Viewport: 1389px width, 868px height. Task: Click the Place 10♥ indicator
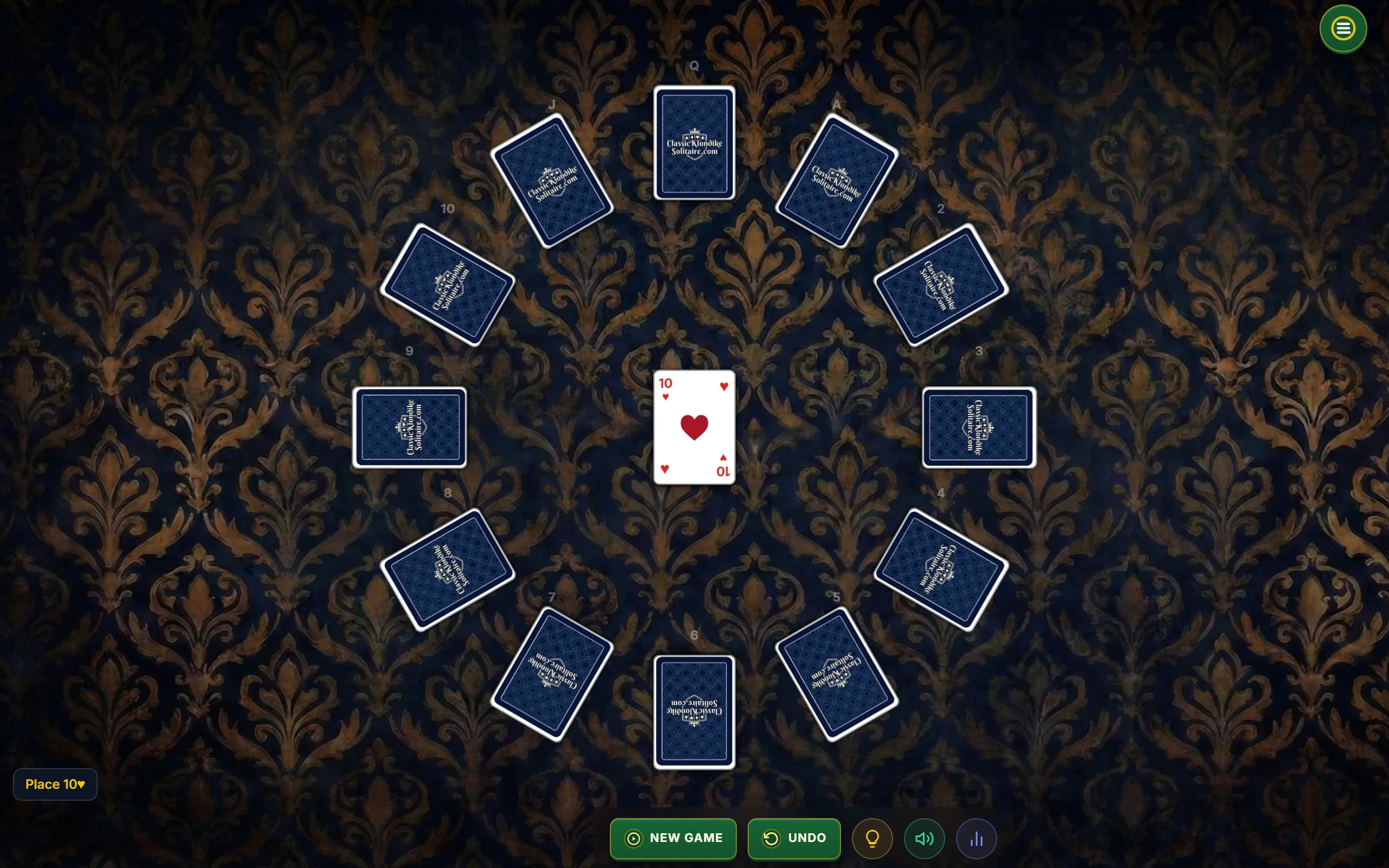coord(54,784)
